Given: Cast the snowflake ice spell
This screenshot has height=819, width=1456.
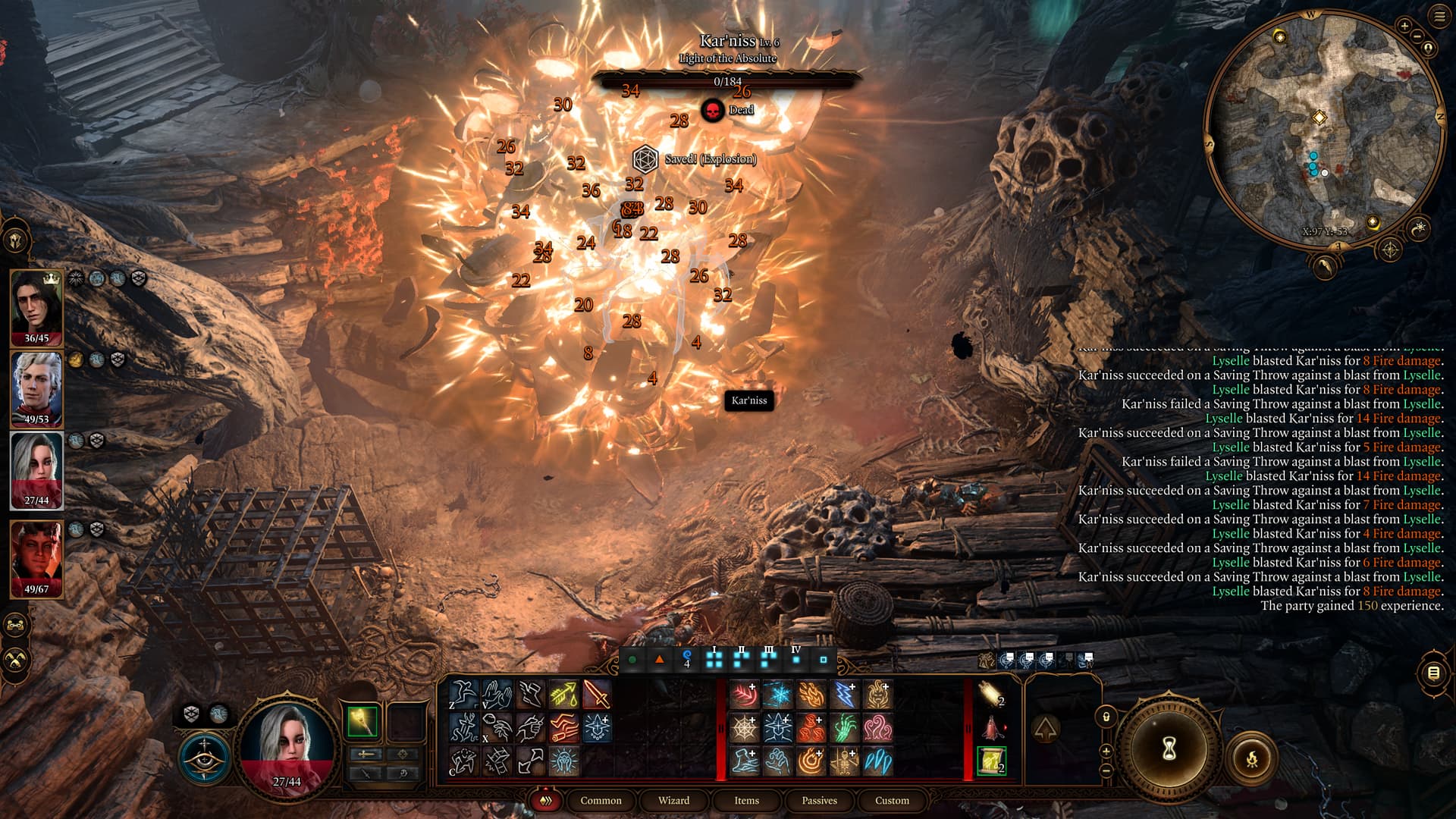Looking at the screenshot, I should pos(777,695).
